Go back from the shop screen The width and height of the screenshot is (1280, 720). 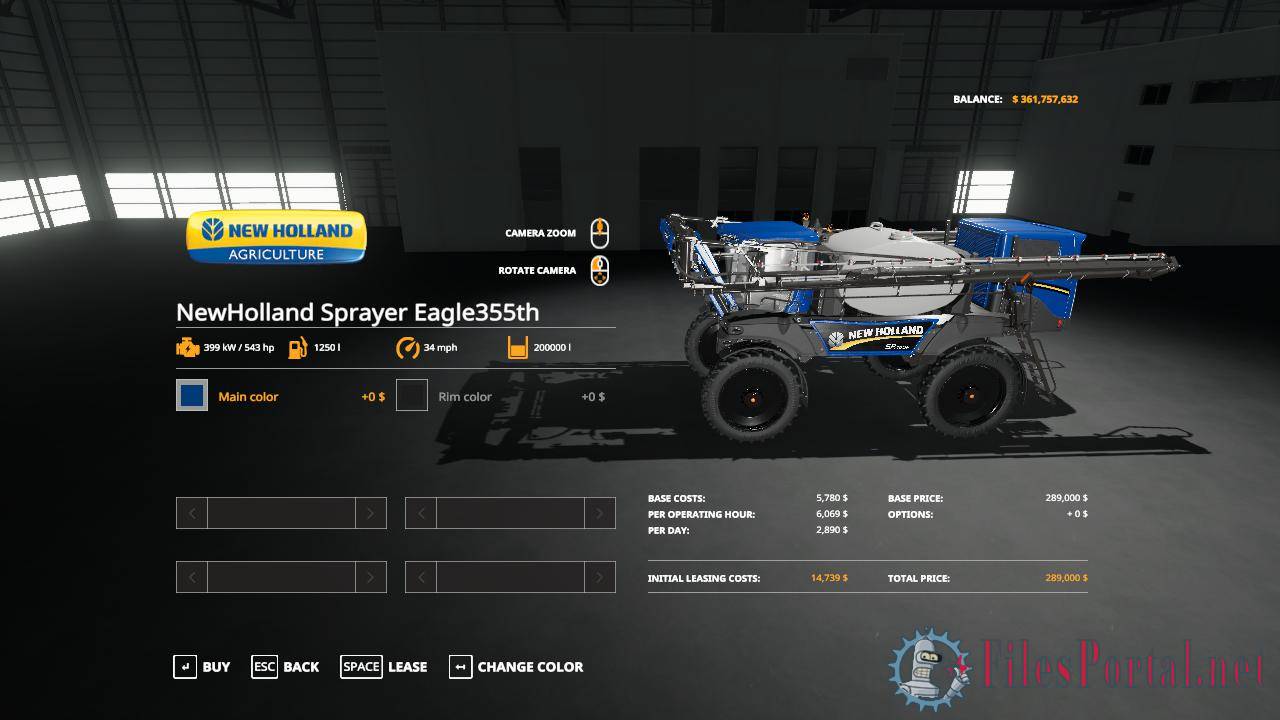(286, 667)
